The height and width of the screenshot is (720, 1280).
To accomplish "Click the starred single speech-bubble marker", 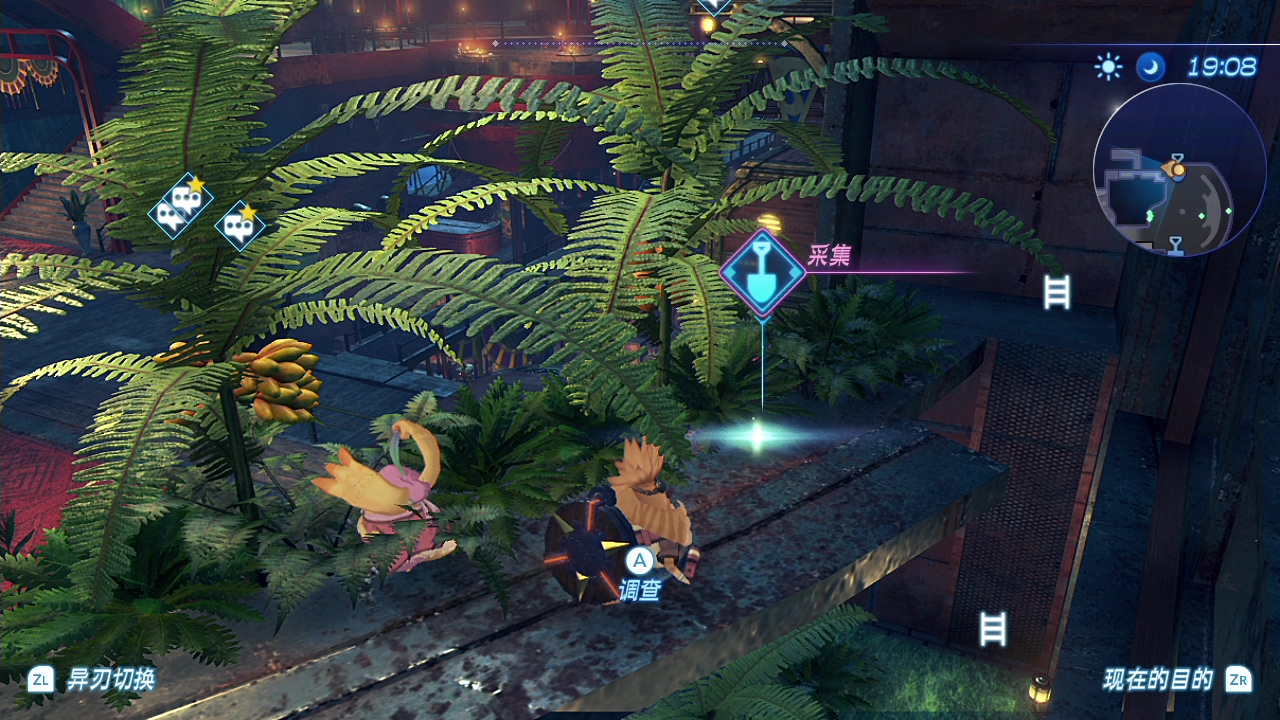I will (x=241, y=227).
